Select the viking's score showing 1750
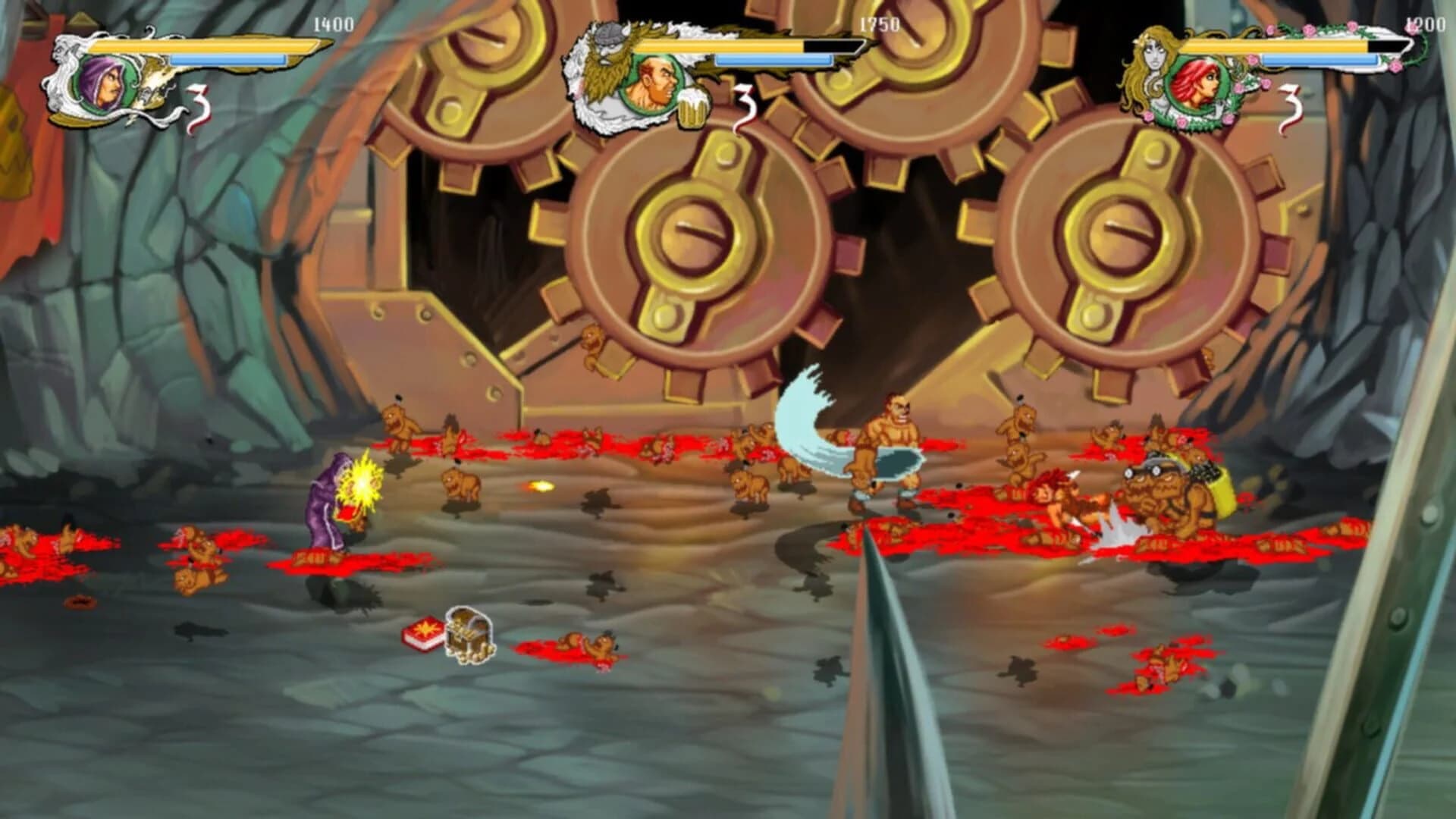This screenshot has height=819, width=1456. (882, 25)
